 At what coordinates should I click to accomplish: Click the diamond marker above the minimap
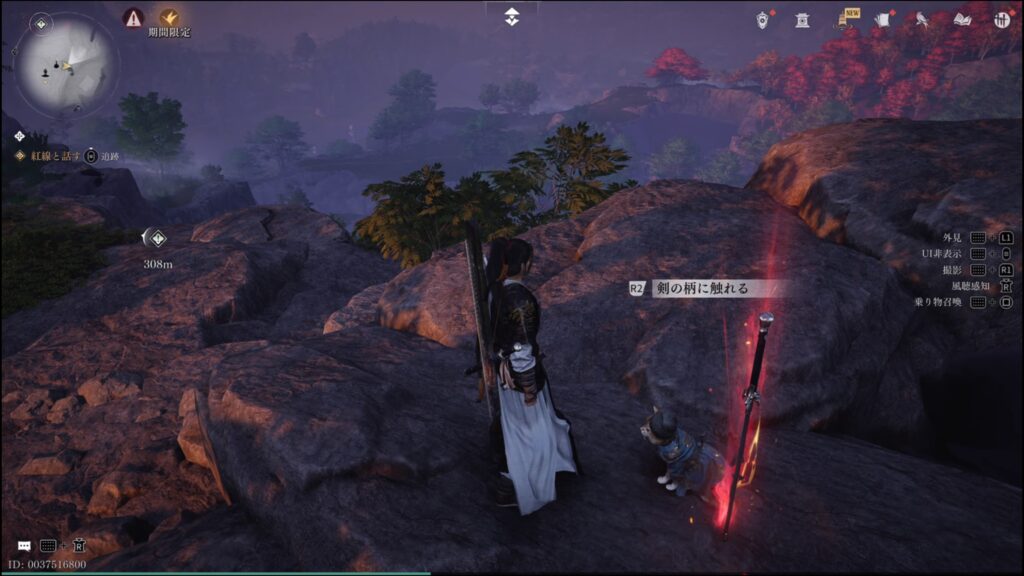(40, 23)
